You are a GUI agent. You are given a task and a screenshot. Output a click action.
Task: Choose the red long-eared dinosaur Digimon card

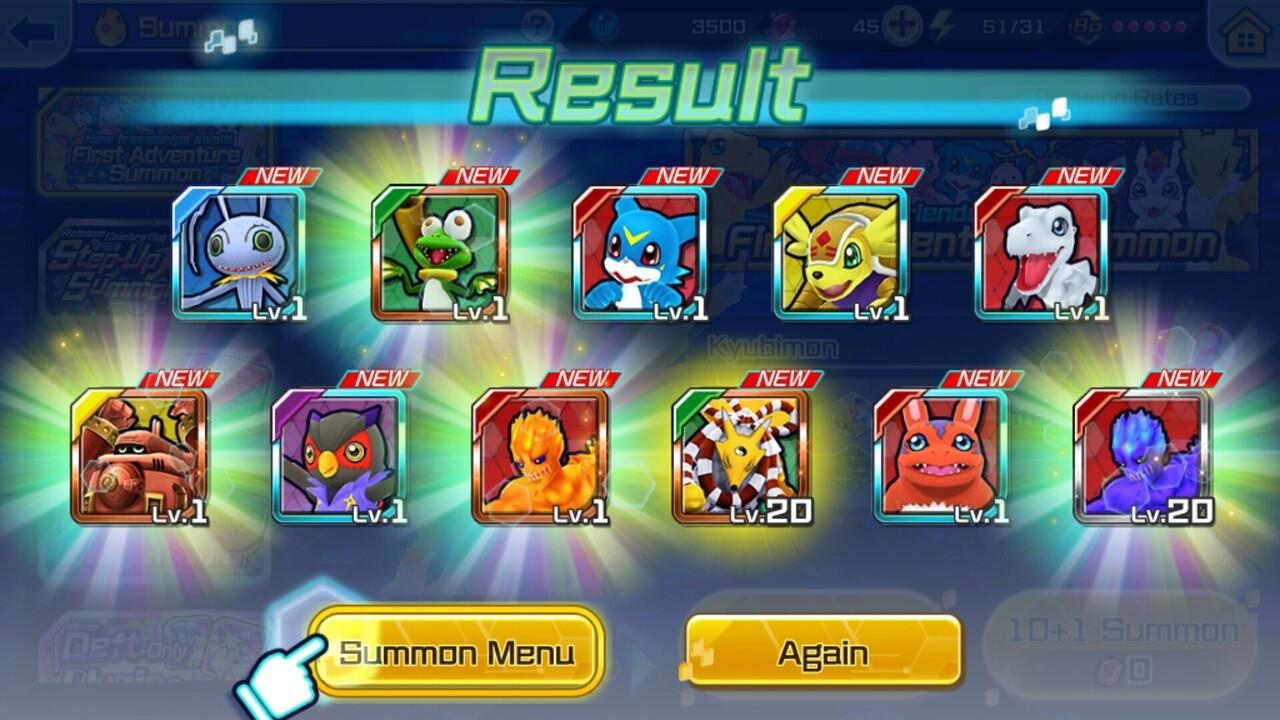pyautogui.click(x=941, y=456)
